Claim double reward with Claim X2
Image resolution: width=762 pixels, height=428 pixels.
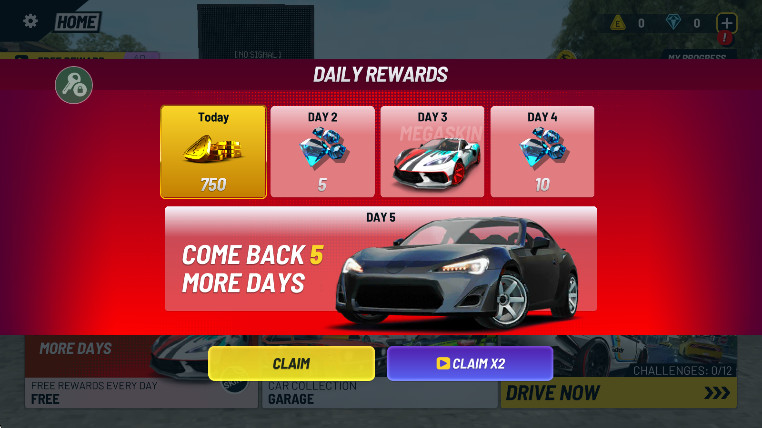coord(470,363)
